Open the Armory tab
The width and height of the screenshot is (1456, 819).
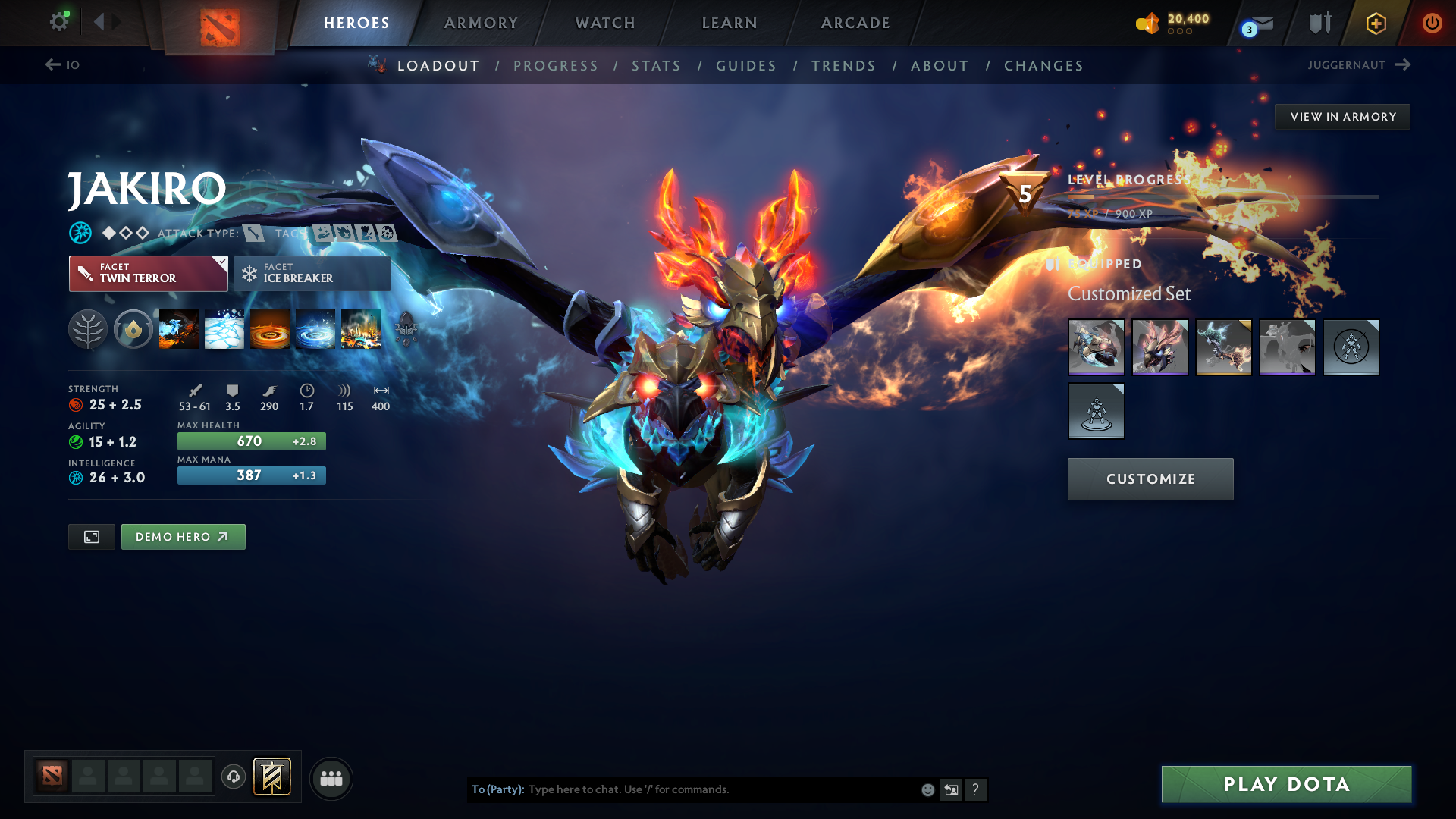(481, 23)
